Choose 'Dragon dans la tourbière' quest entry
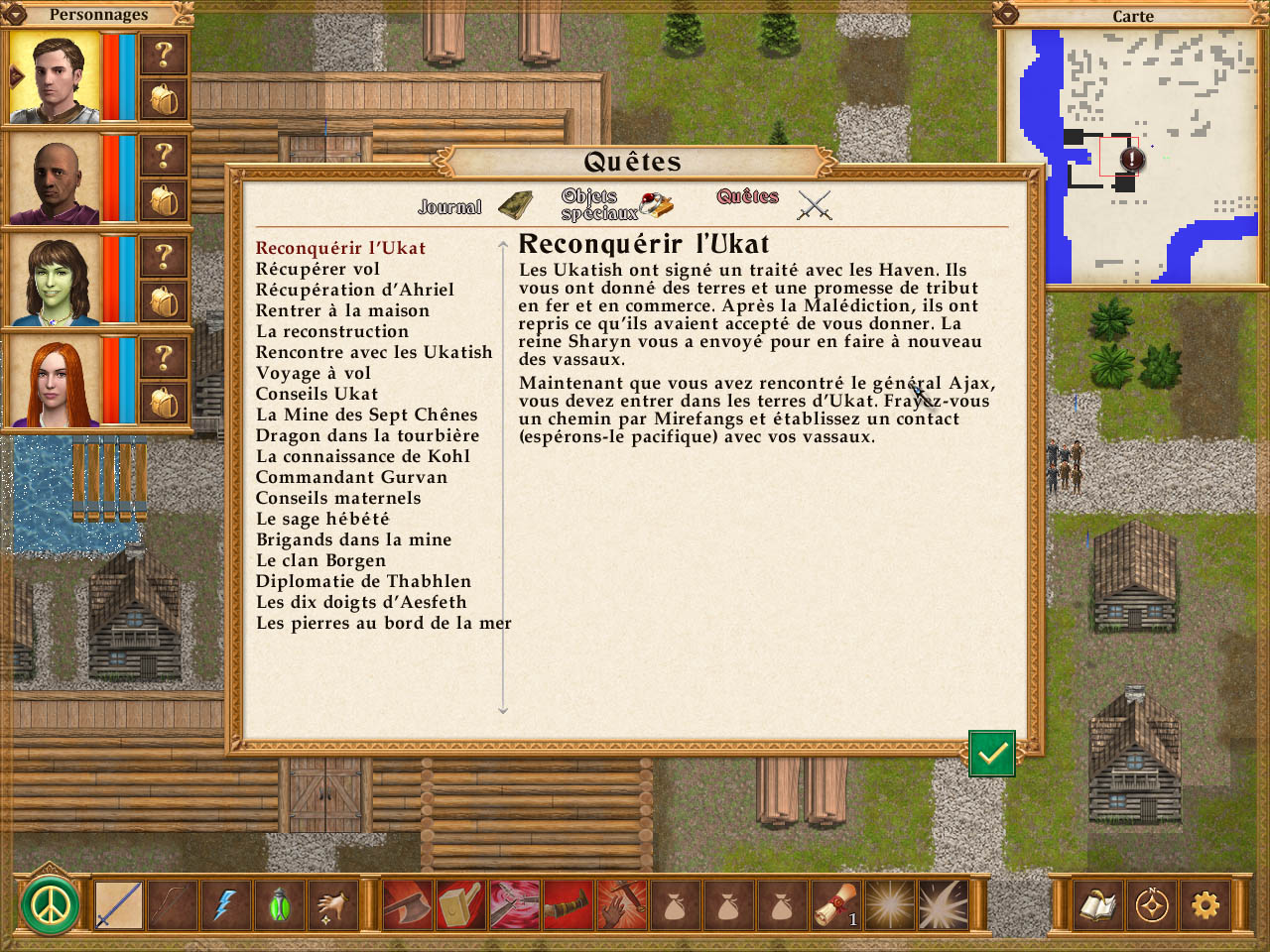The height and width of the screenshot is (952, 1270). point(367,435)
